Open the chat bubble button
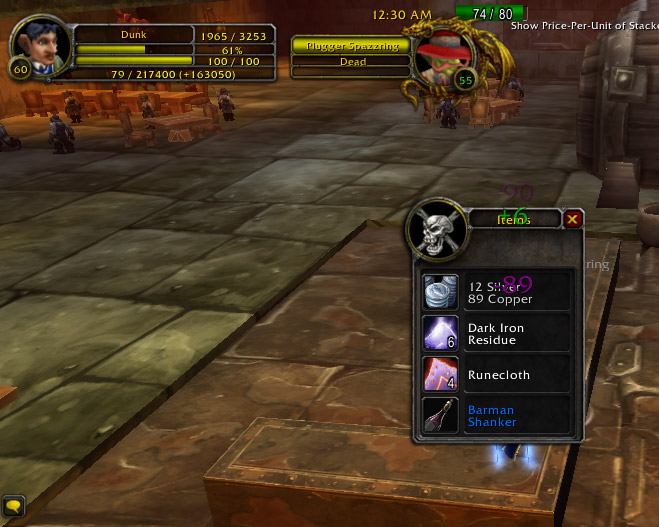Image resolution: width=659 pixels, height=527 pixels. 14,507
